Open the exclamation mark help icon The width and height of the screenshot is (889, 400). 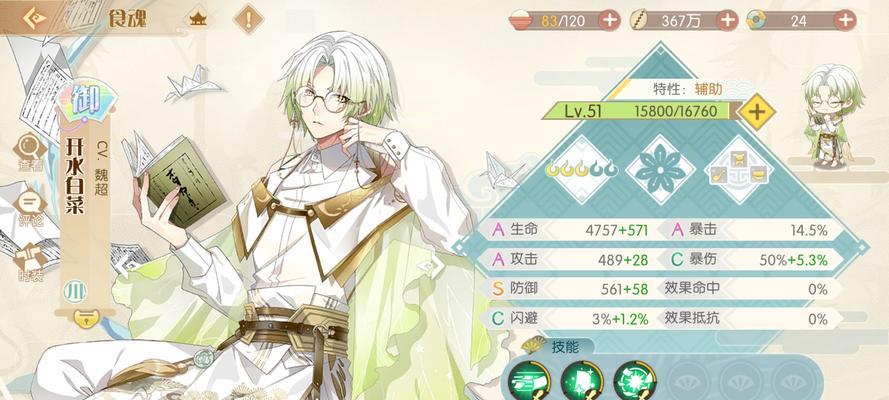249,18
